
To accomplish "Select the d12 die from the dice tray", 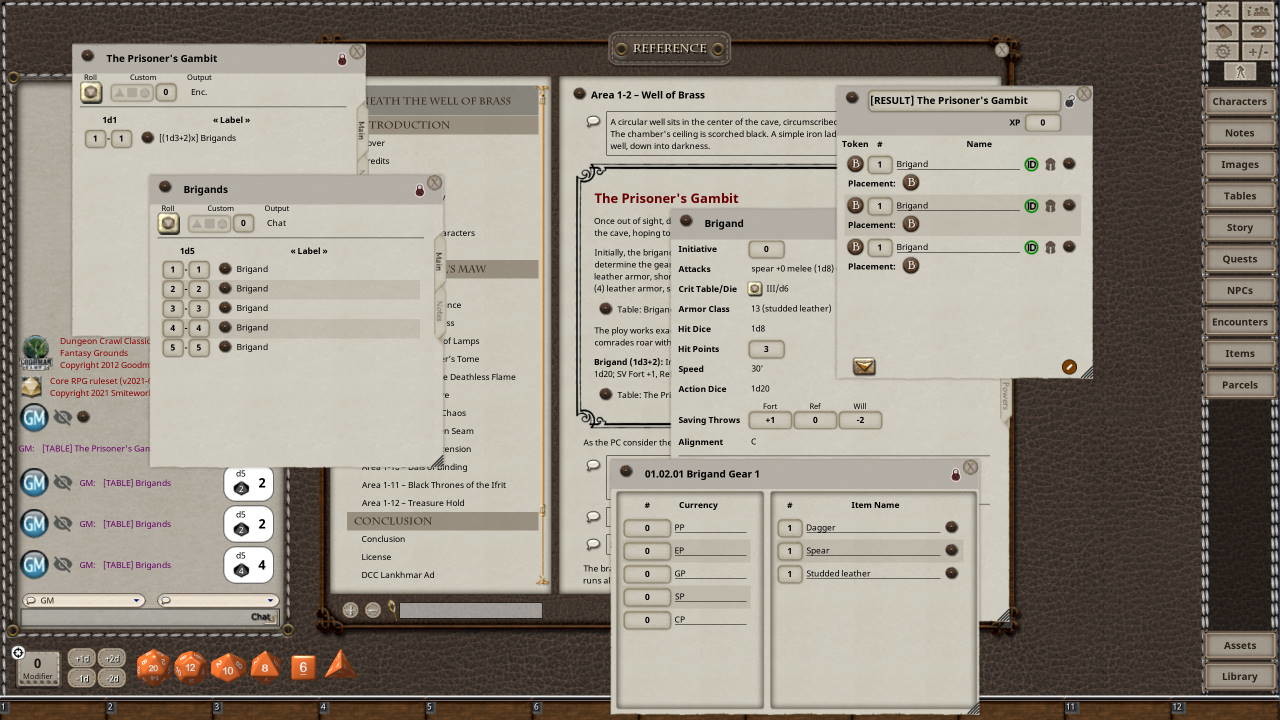I will pos(189,667).
